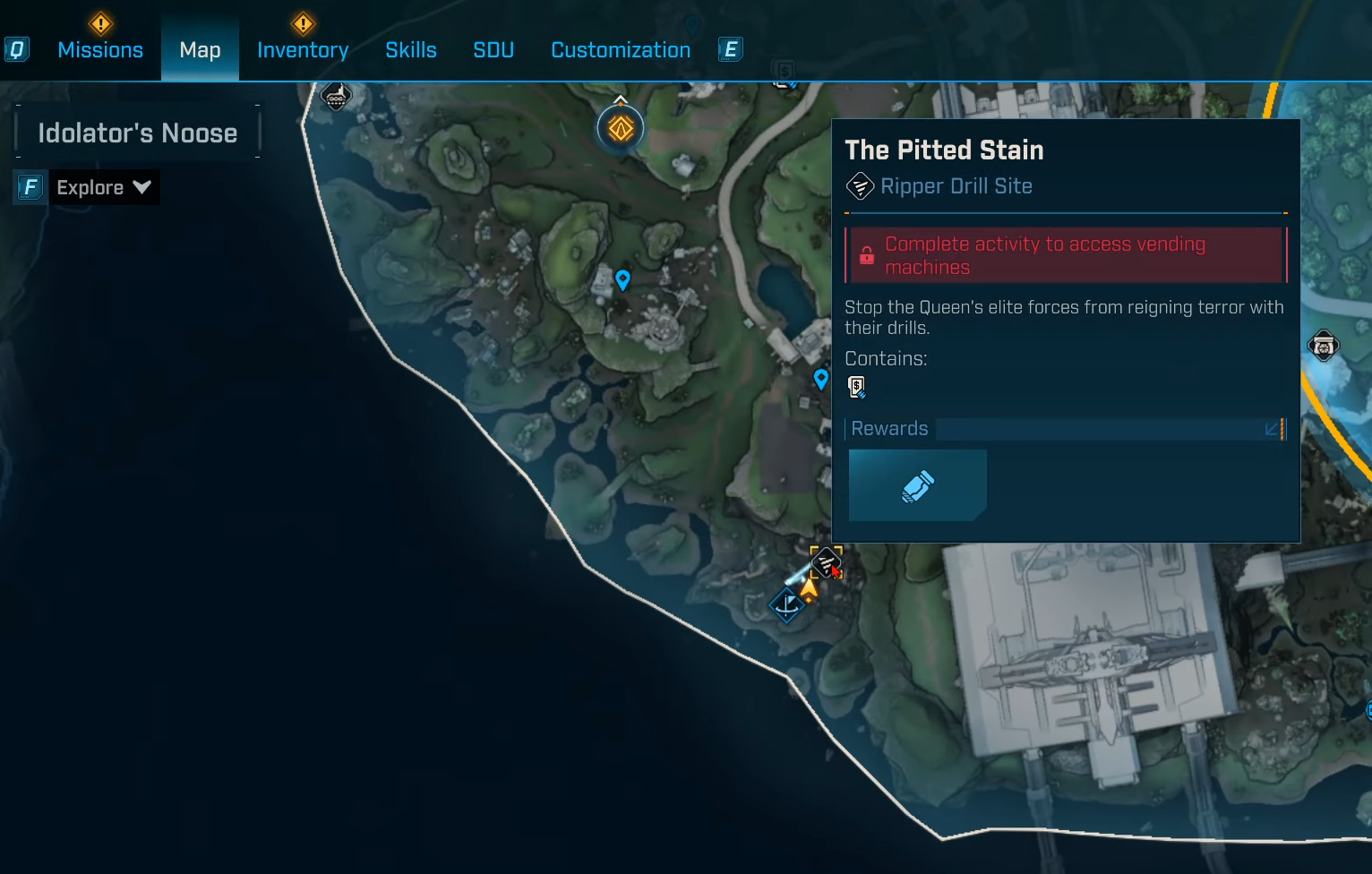This screenshot has width=1372, height=874.
Task: Open the SDU tab
Action: [493, 50]
